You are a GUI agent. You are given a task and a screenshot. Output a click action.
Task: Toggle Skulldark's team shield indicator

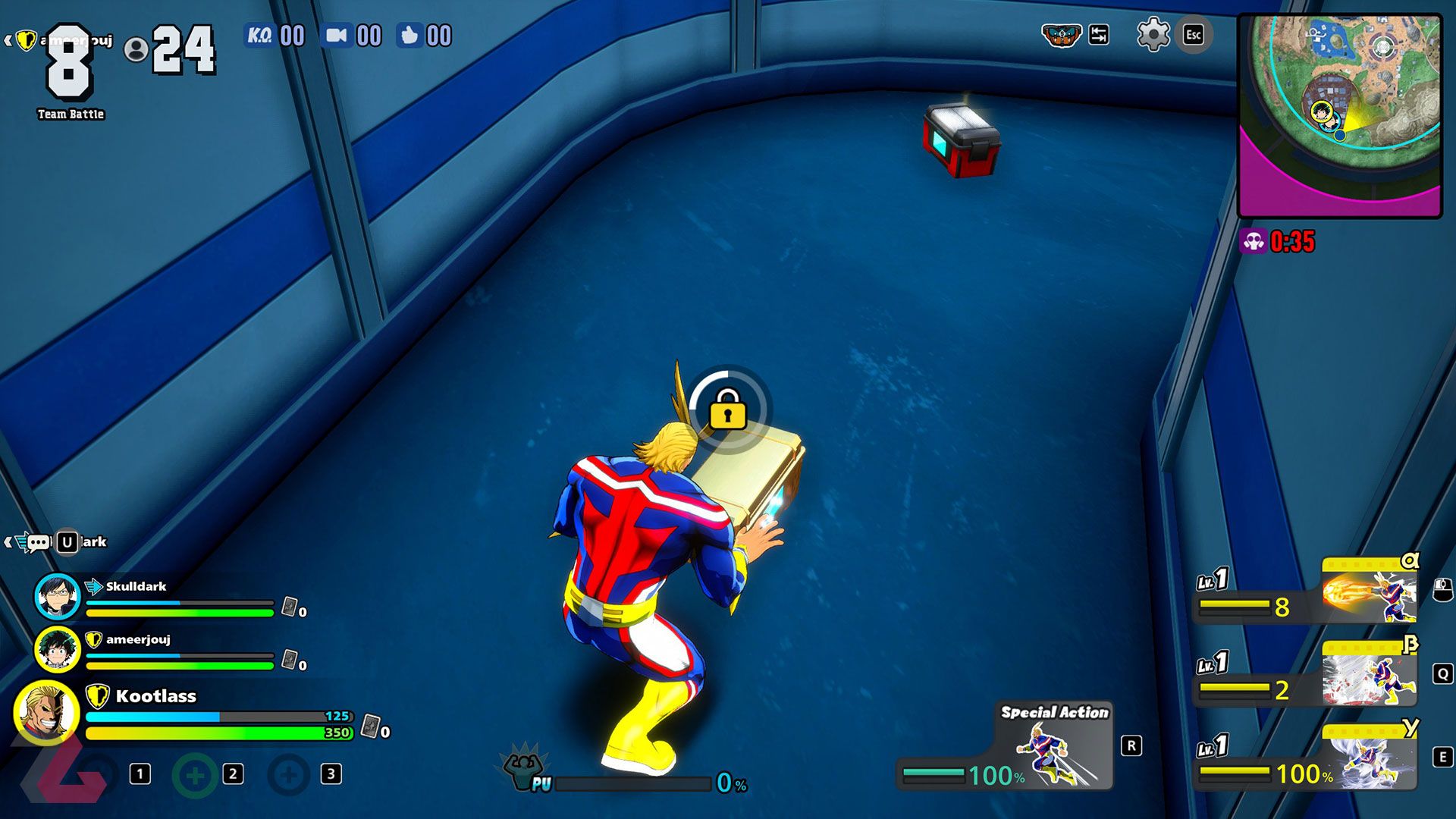point(92,586)
